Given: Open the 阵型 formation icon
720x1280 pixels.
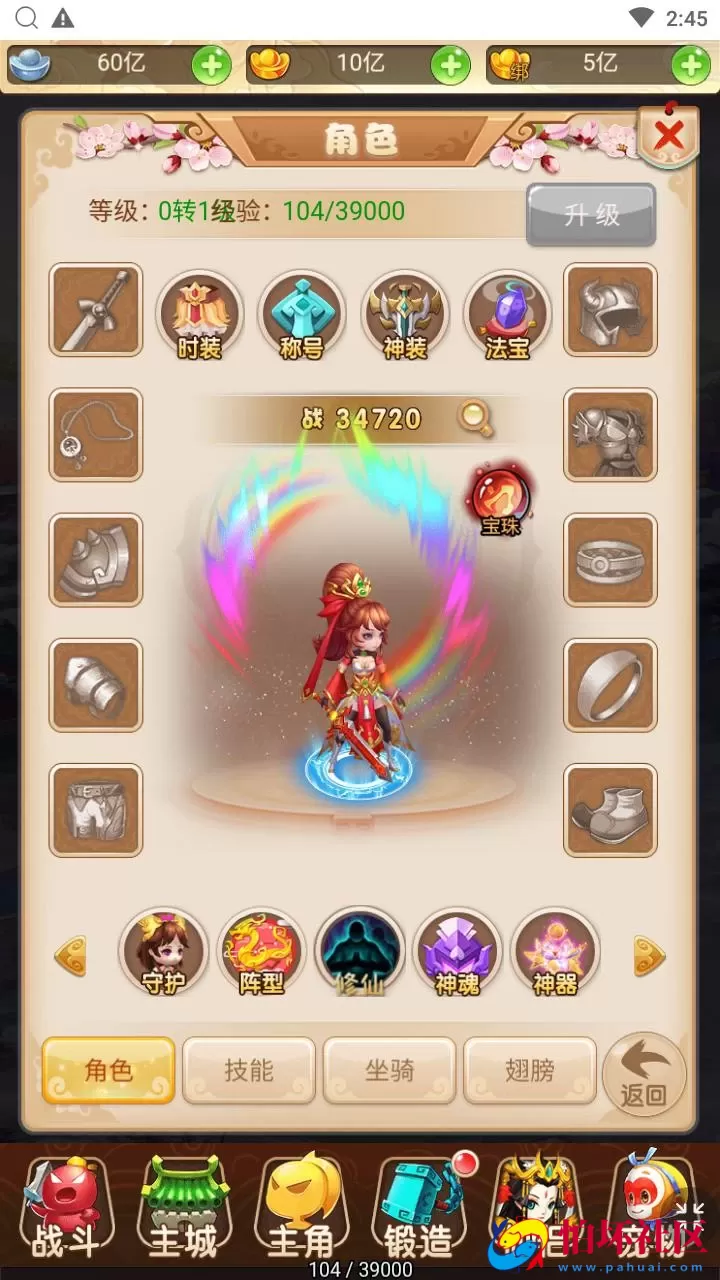Looking at the screenshot, I should (x=260, y=953).
